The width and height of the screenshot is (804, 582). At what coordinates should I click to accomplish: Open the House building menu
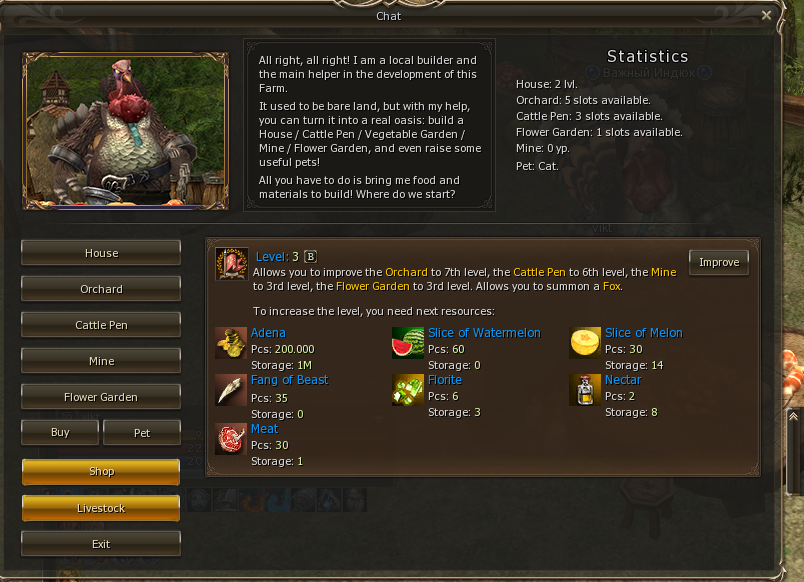(101, 253)
